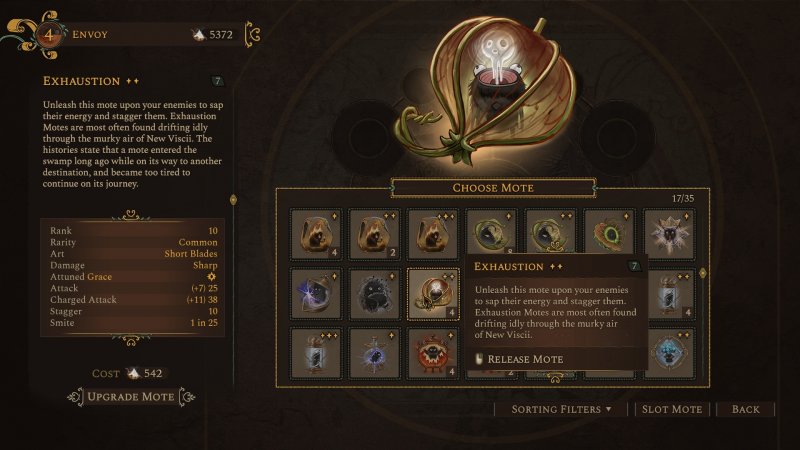The width and height of the screenshot is (800, 450).
Task: Select the red spiky-mouthed mote
Action: 432,352
